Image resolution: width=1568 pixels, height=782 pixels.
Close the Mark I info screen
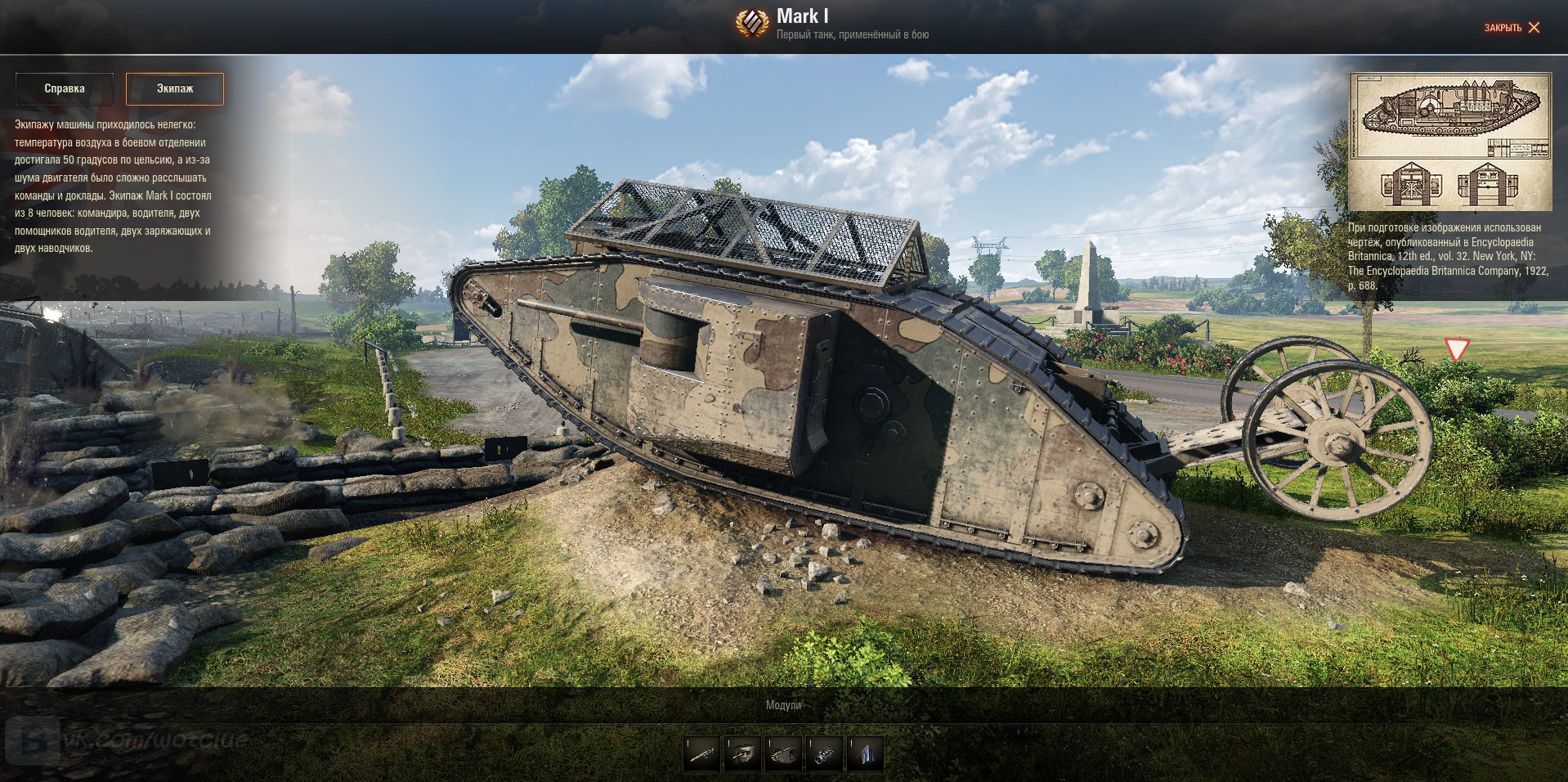[1512, 28]
